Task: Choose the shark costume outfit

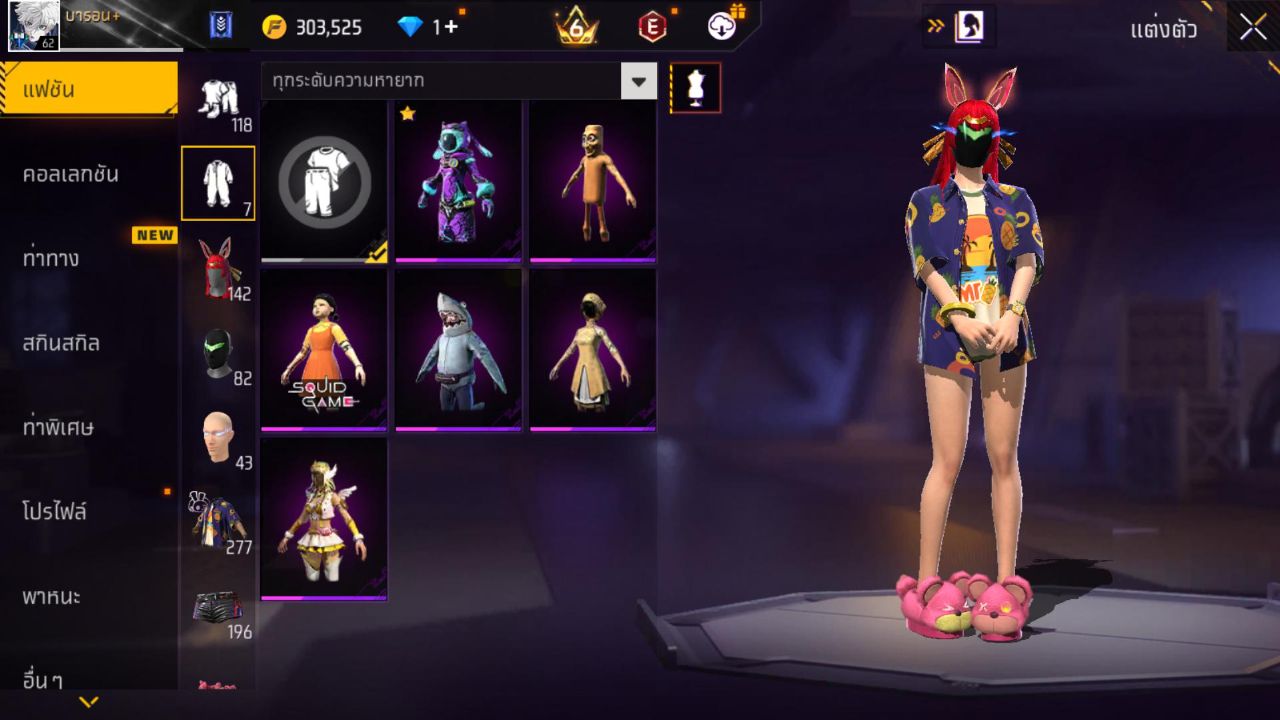Action: point(458,349)
